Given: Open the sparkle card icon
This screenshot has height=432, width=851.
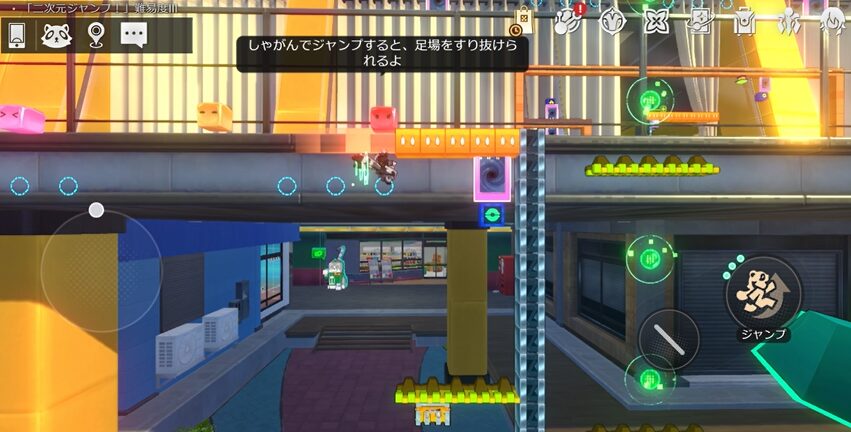Looking at the screenshot, I should pyautogui.click(x=700, y=20).
